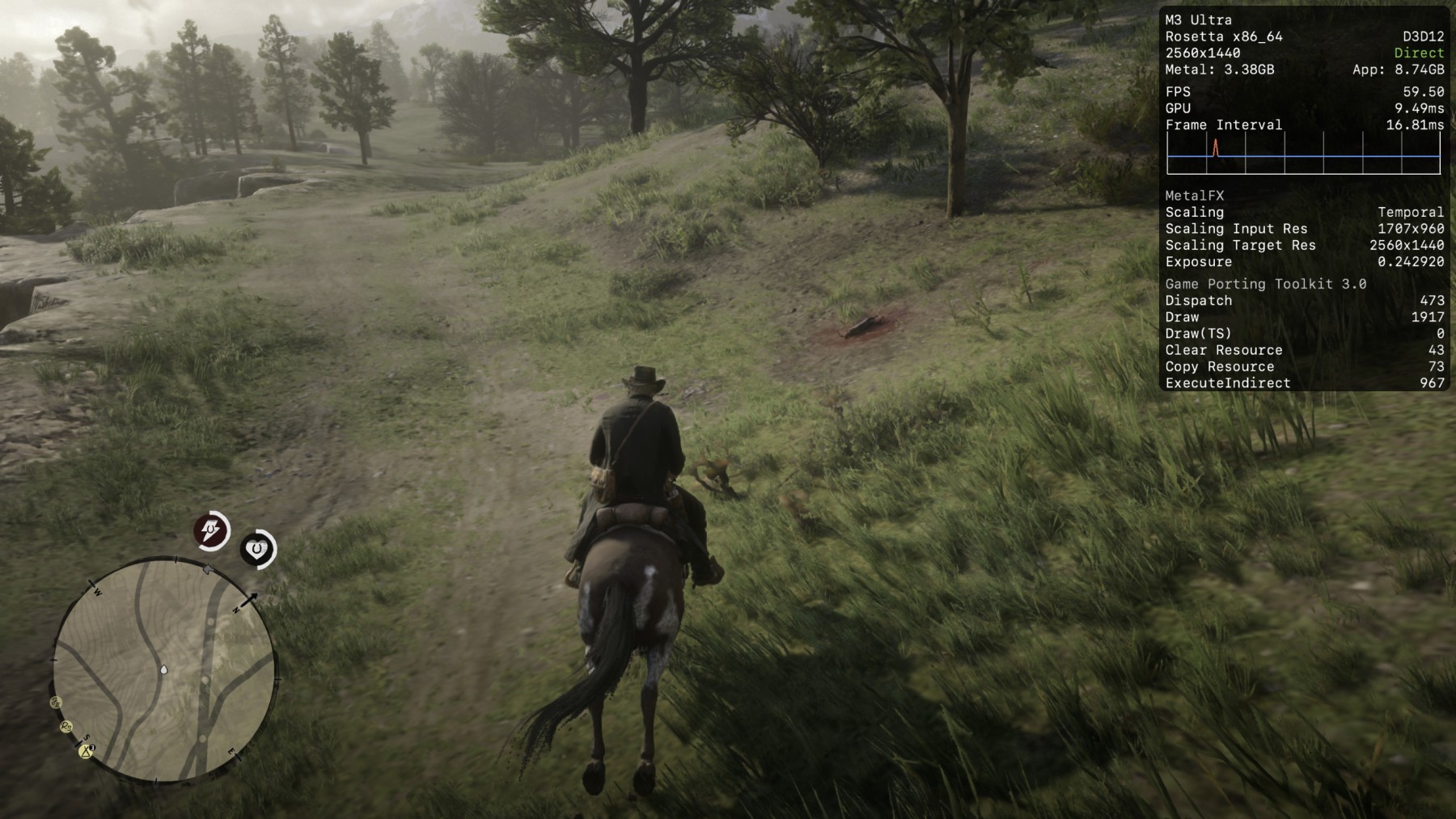This screenshot has width=1456, height=819.
Task: Click the horse stamina core icon
Action: point(211,531)
